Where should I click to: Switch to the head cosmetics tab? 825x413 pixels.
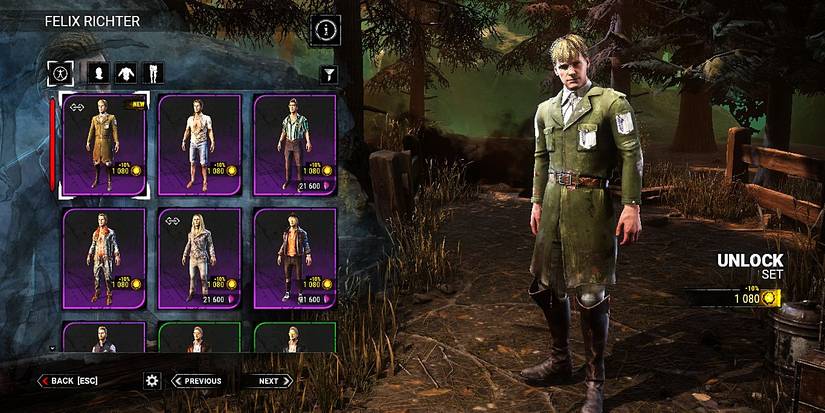tap(98, 72)
